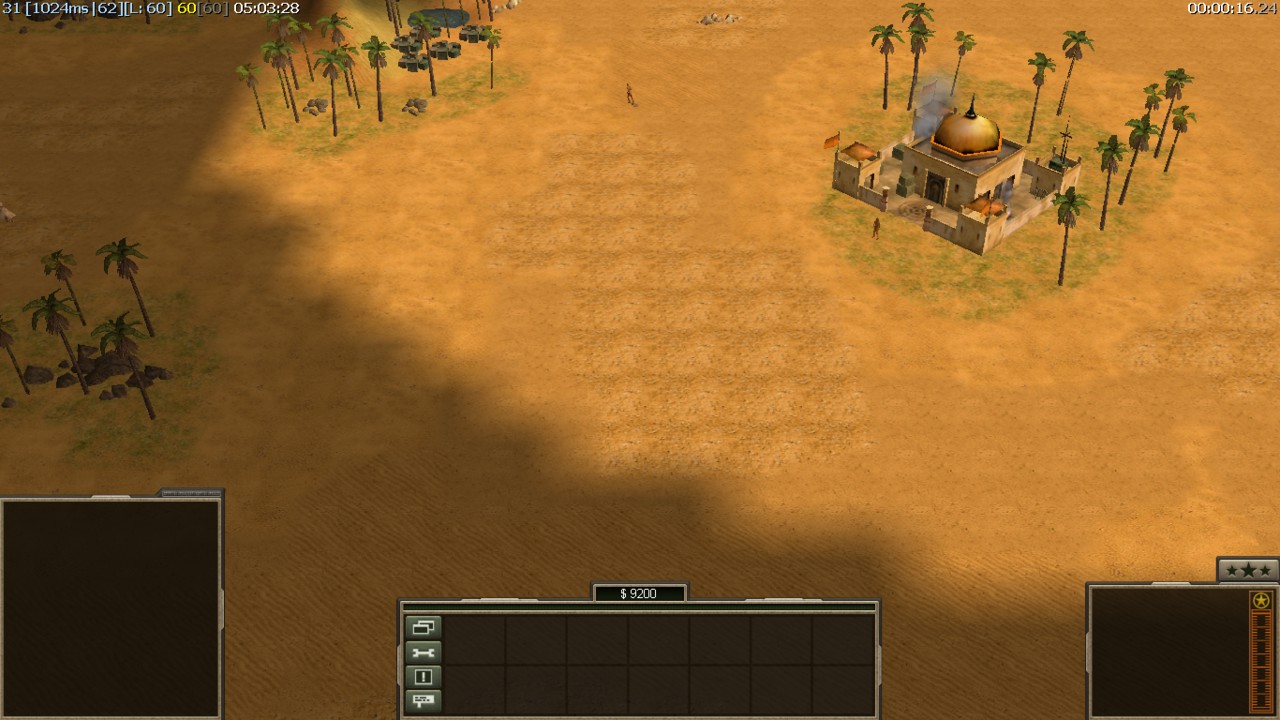Open the exclamation mark alert button
This screenshot has height=720, width=1280.
click(423, 677)
